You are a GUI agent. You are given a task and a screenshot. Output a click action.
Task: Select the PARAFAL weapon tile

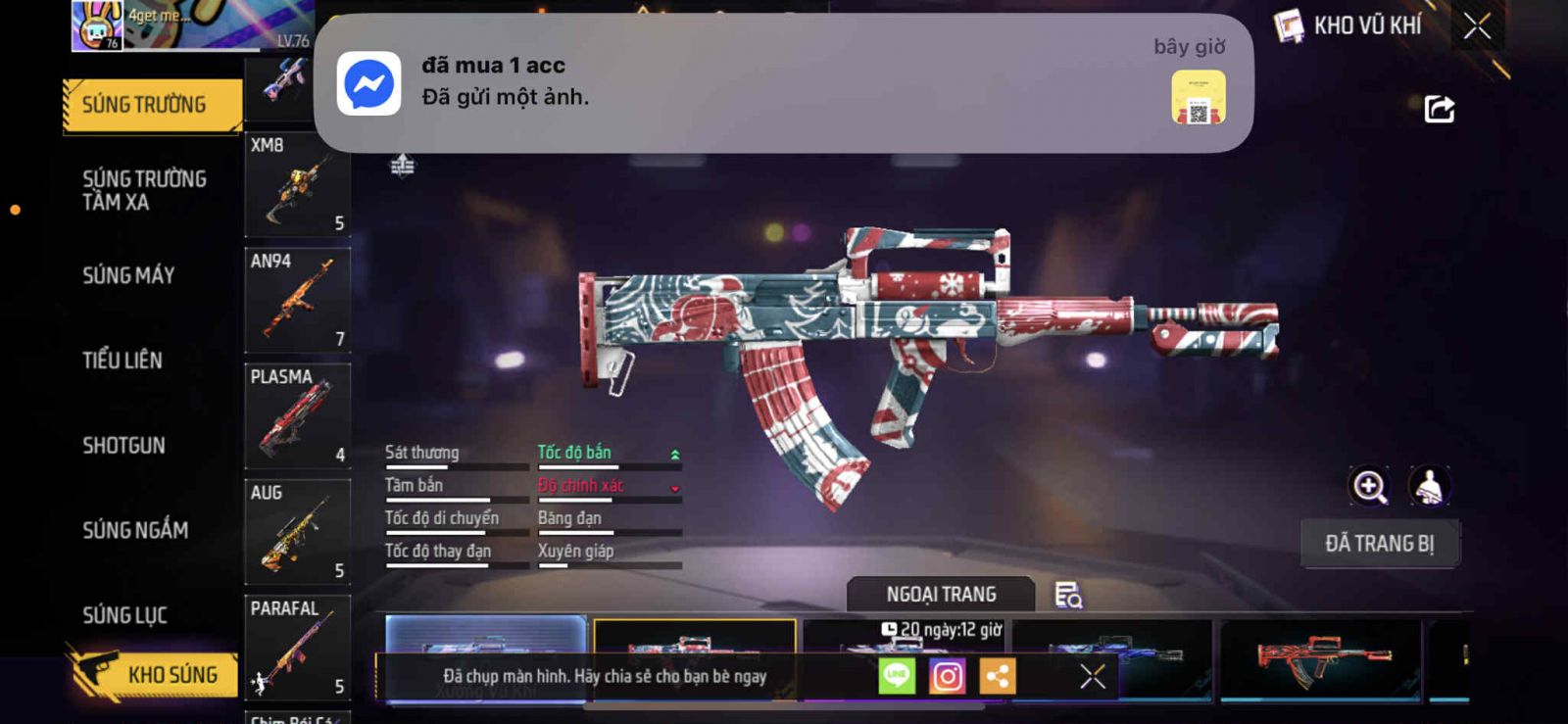tap(297, 647)
